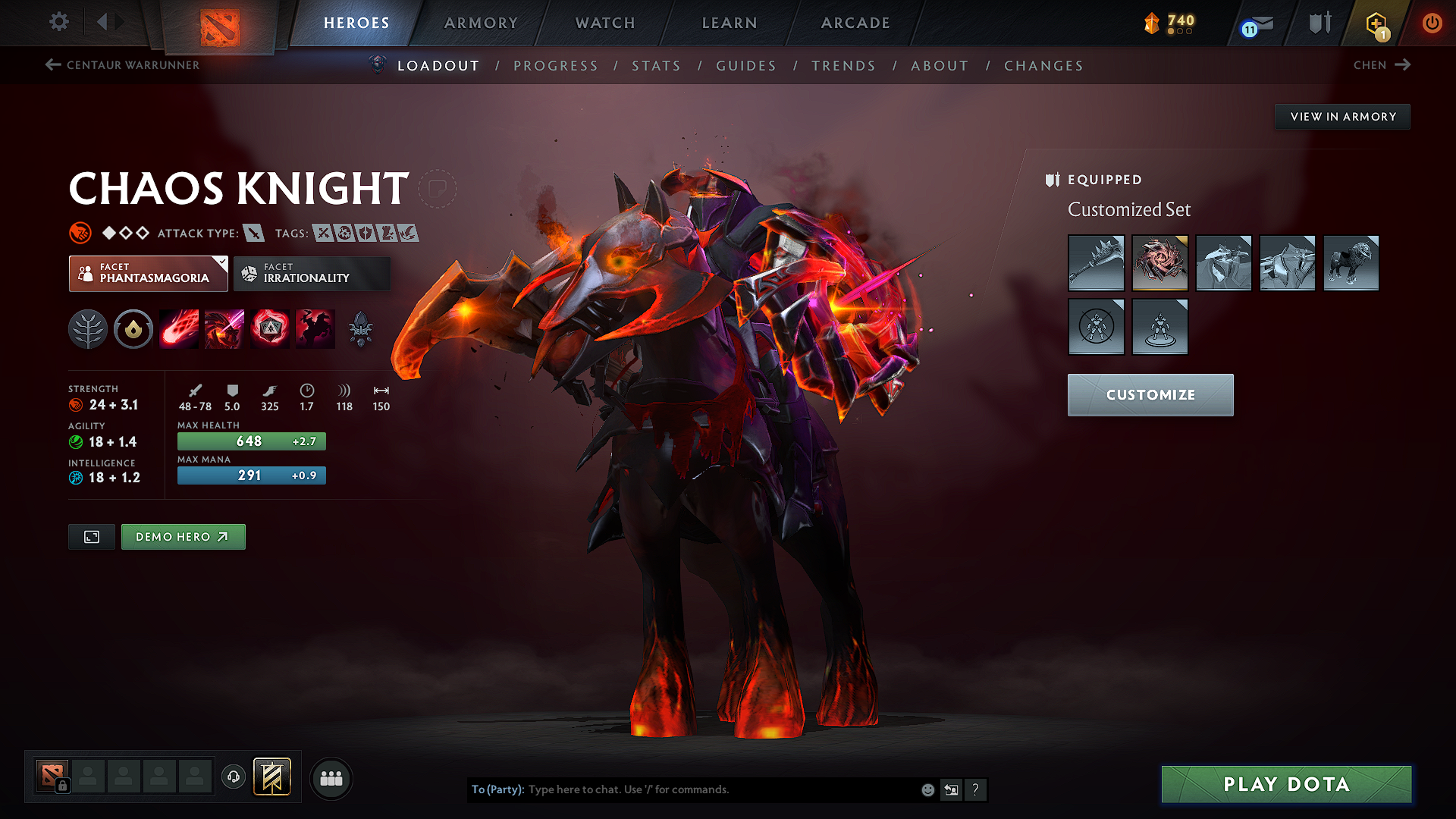Go to previous hero Centaur Warrunner
Screen dimensions: 1456x819
coord(123,65)
